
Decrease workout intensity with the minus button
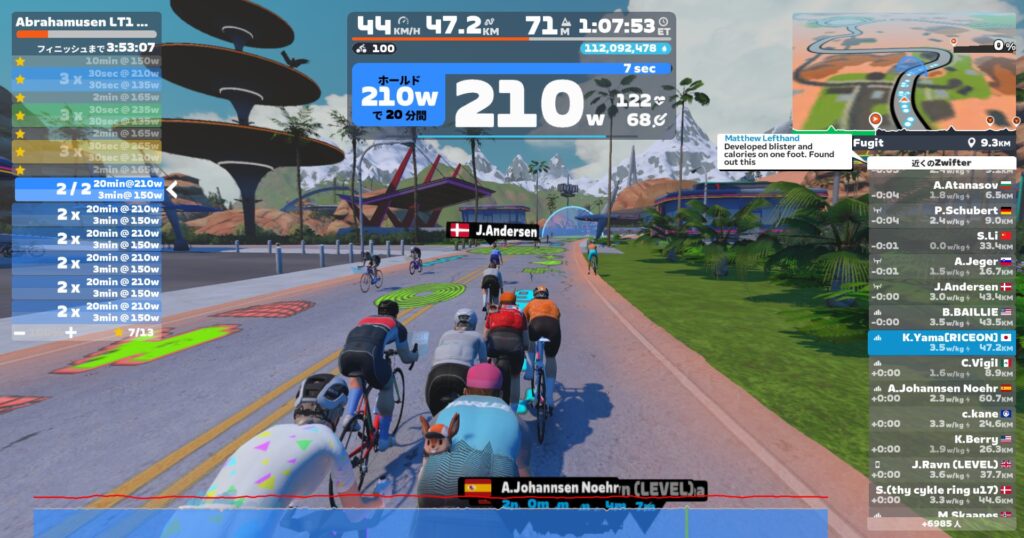point(20,331)
